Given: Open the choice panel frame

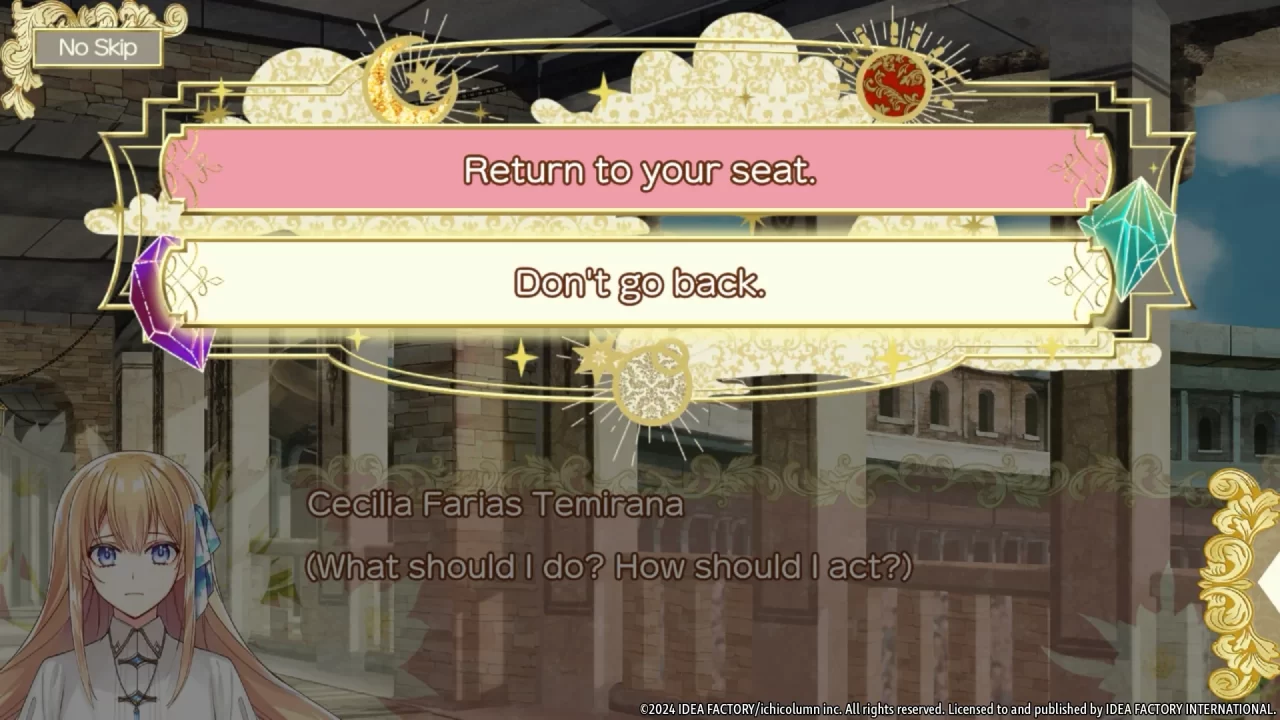Looking at the screenshot, I should (x=640, y=225).
